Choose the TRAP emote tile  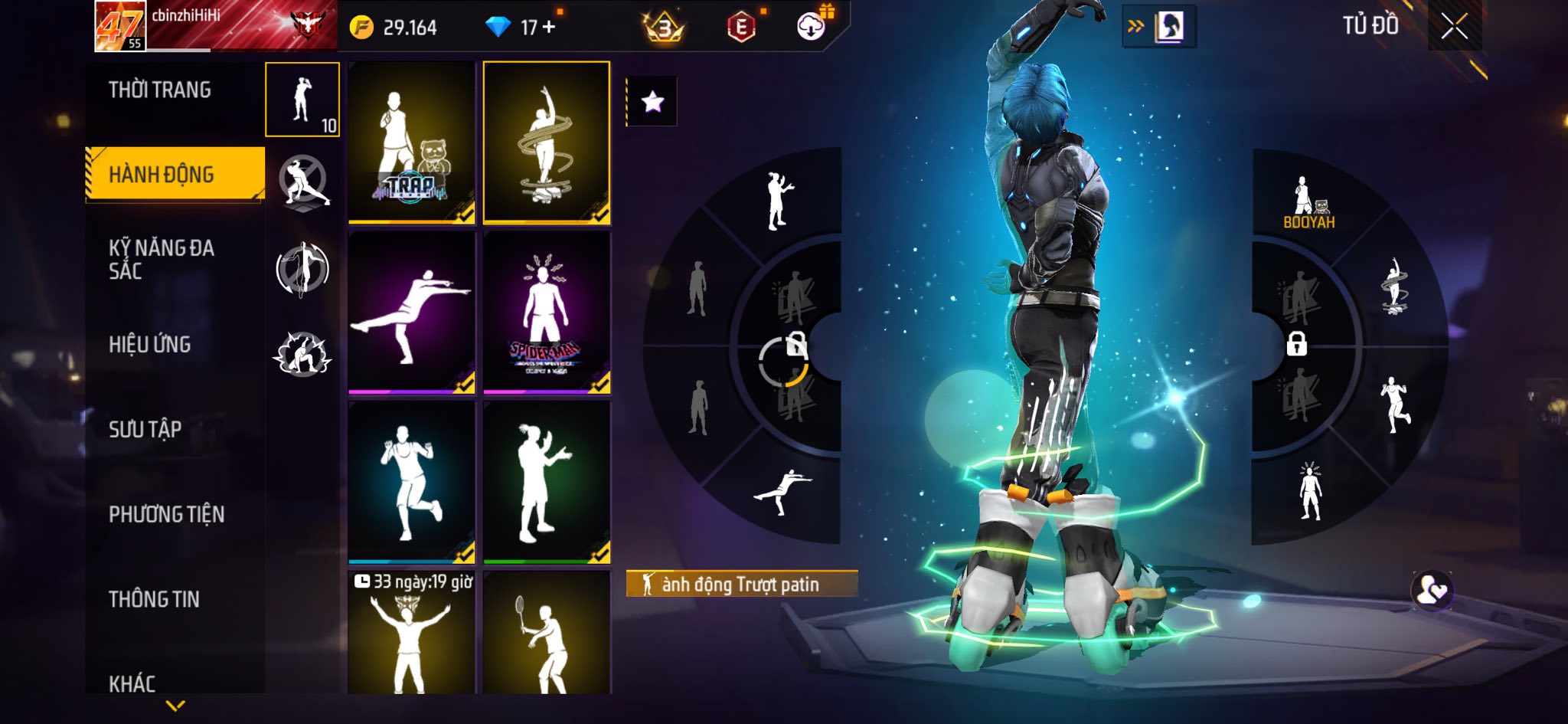[412, 143]
